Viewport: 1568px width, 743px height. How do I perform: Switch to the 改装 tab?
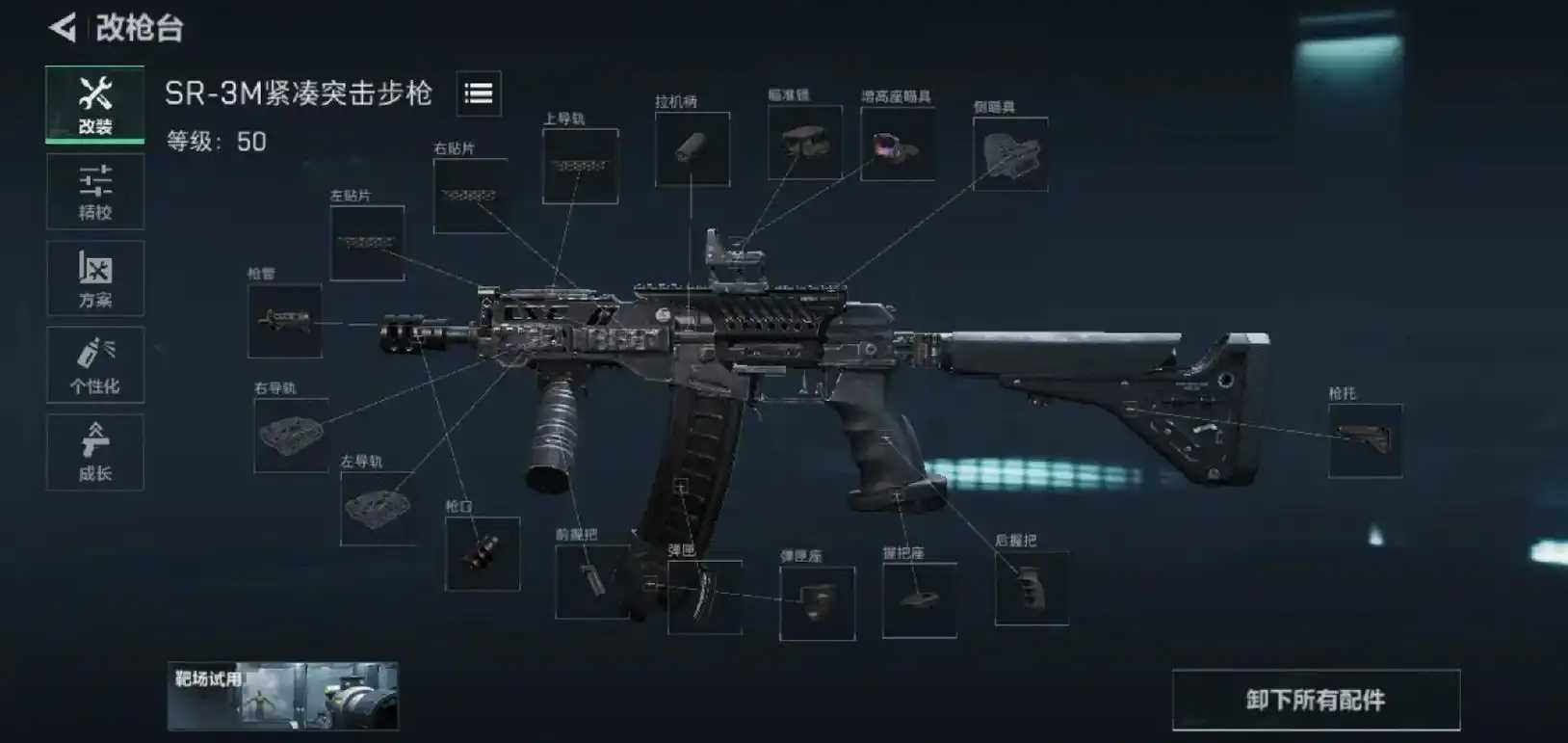[x=95, y=104]
